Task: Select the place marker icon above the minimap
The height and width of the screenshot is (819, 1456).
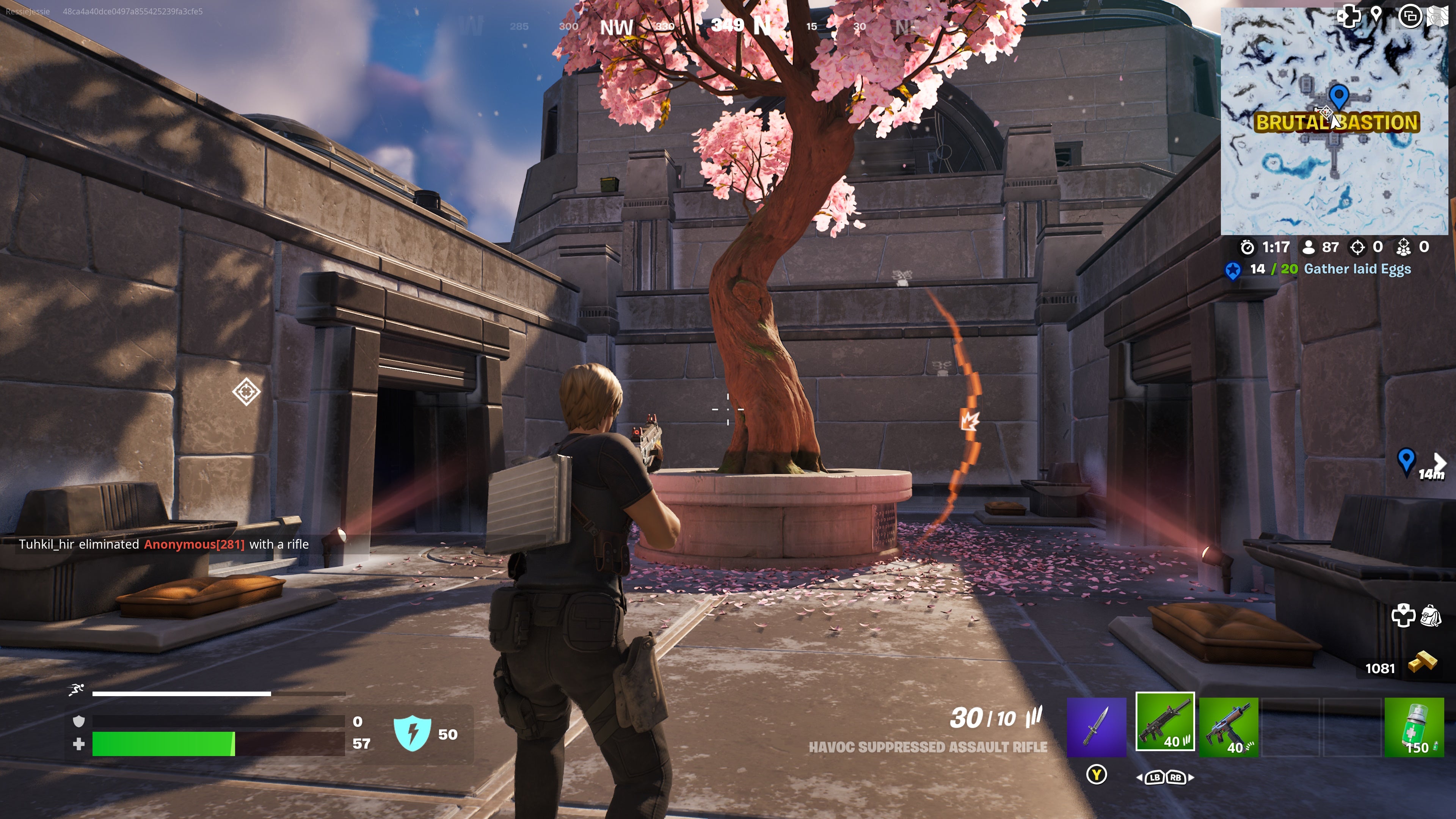Action: click(1376, 15)
